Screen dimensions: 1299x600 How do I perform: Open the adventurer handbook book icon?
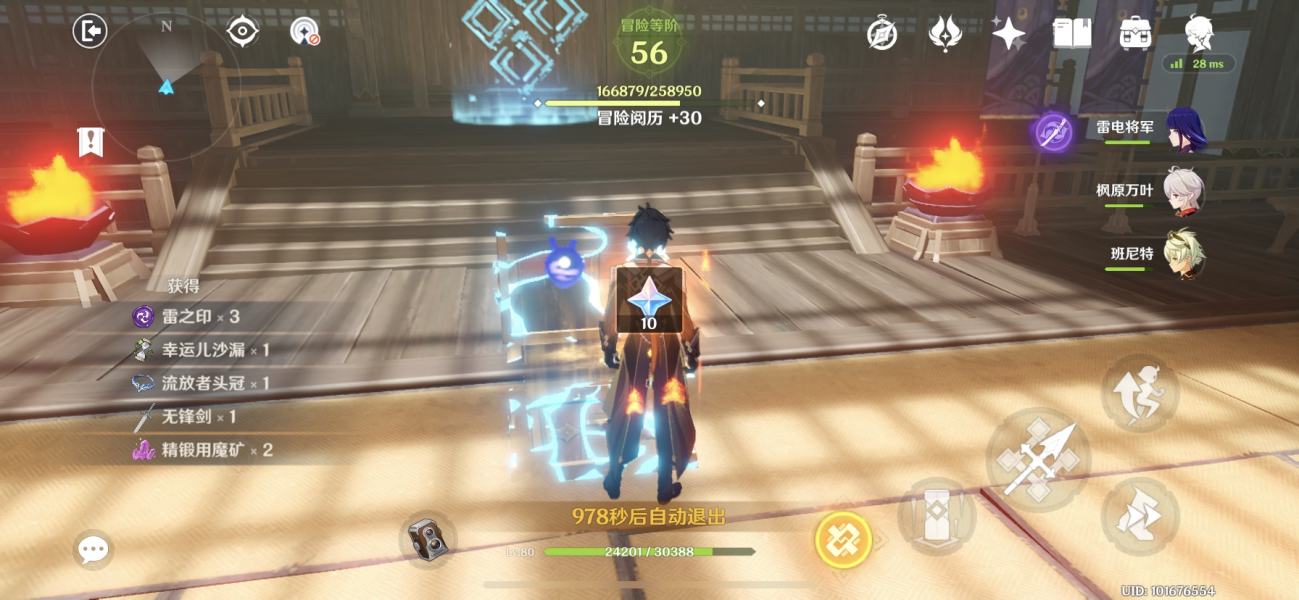[x=1072, y=34]
